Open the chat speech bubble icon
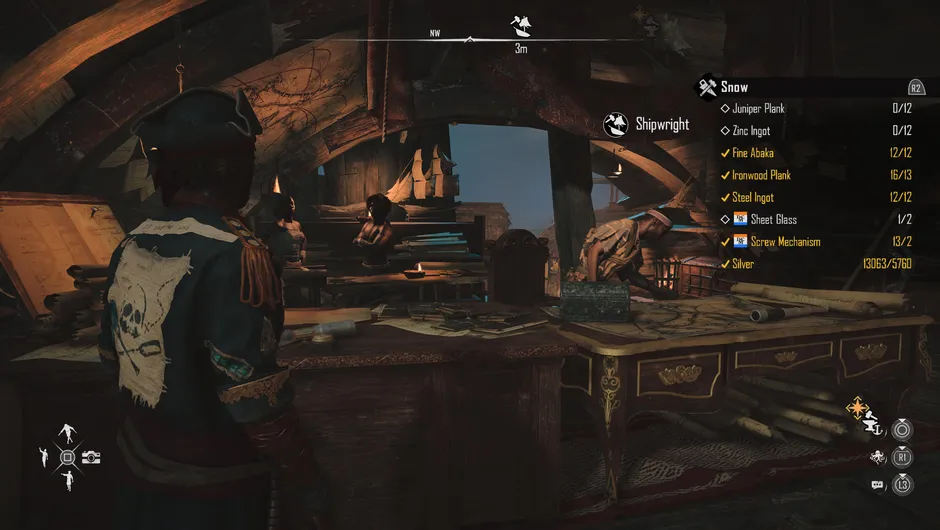This screenshot has height=530, width=940. tap(877, 485)
